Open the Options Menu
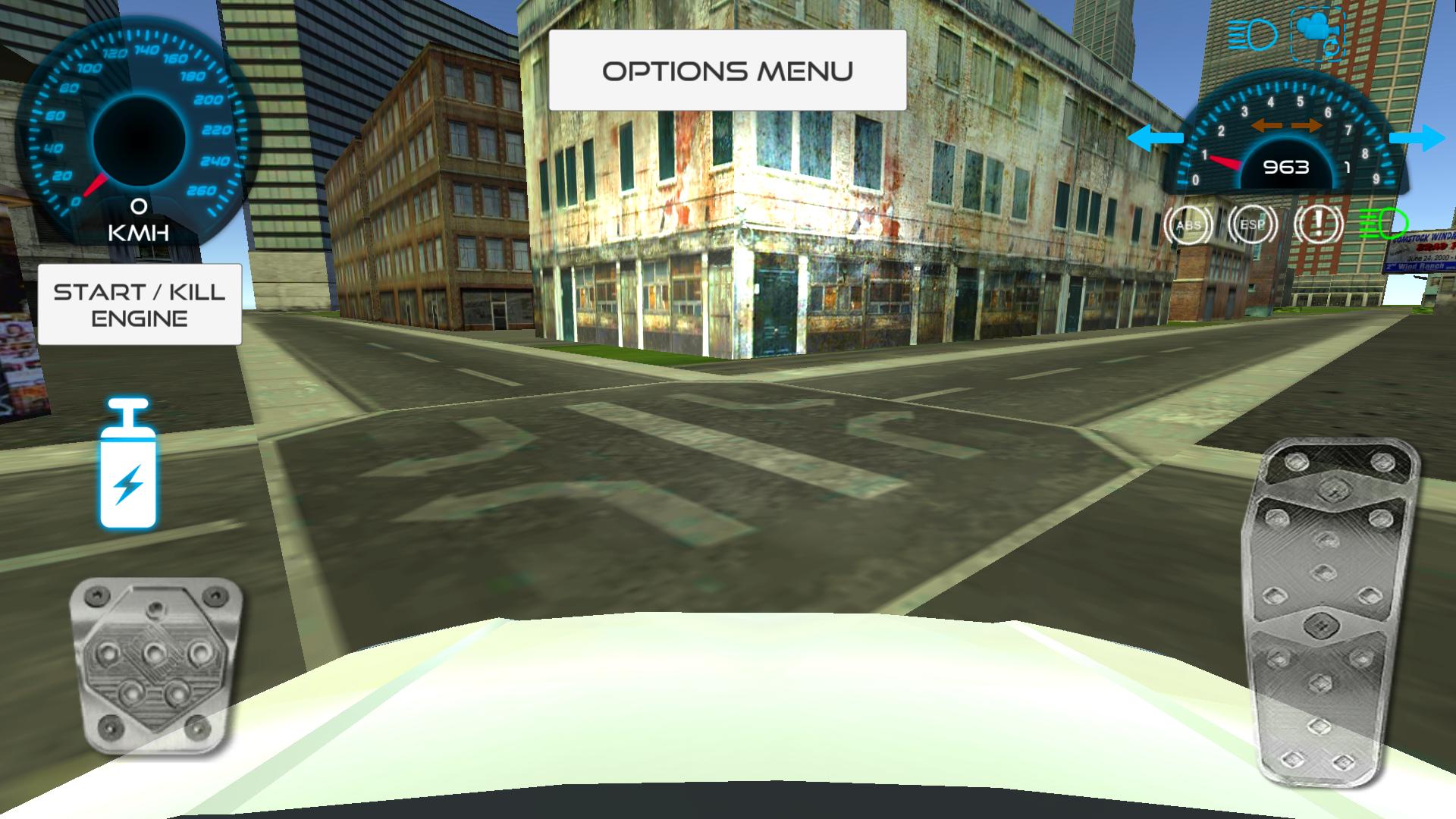Screen dimensions: 1456x819 click(727, 70)
